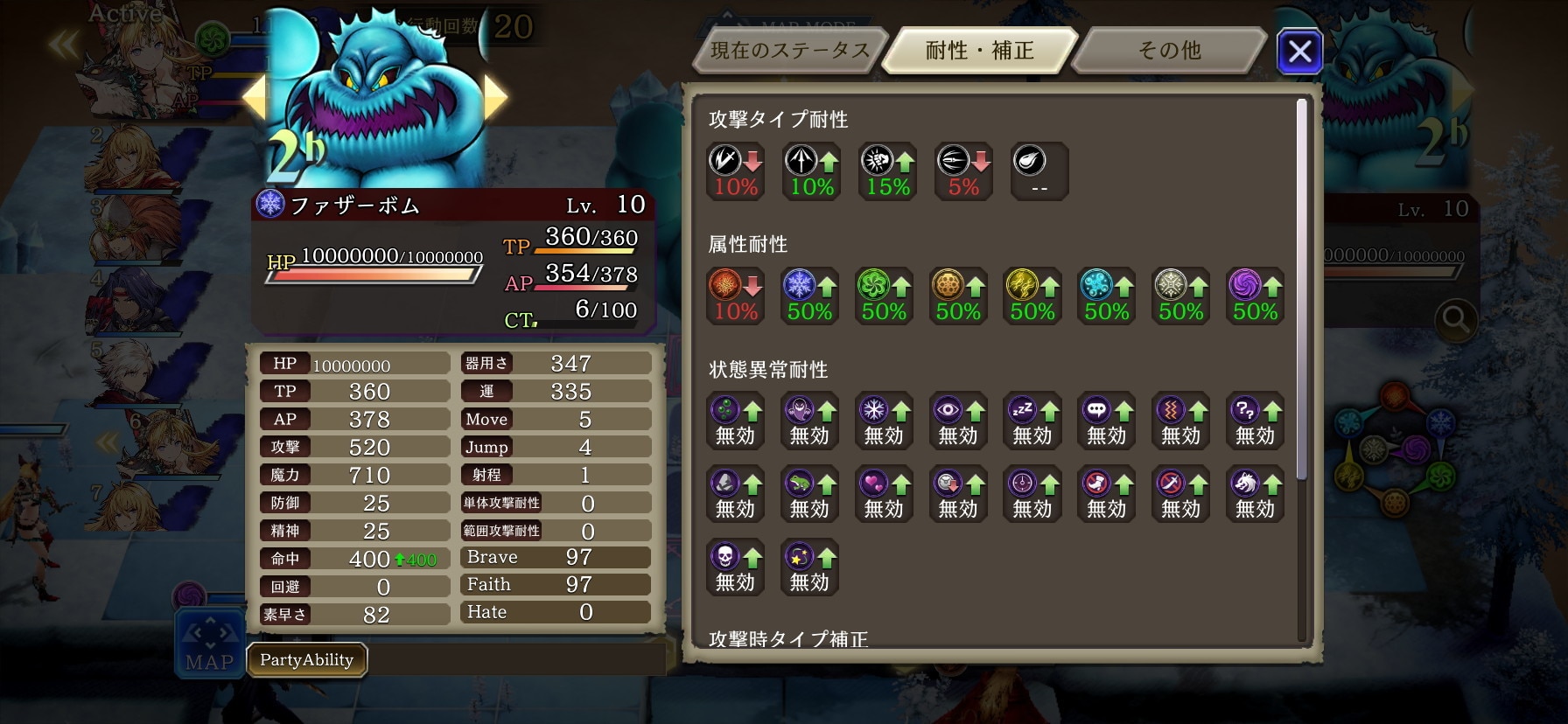Select the 耐性・補正 tab
The image size is (1568, 724).
(979, 51)
